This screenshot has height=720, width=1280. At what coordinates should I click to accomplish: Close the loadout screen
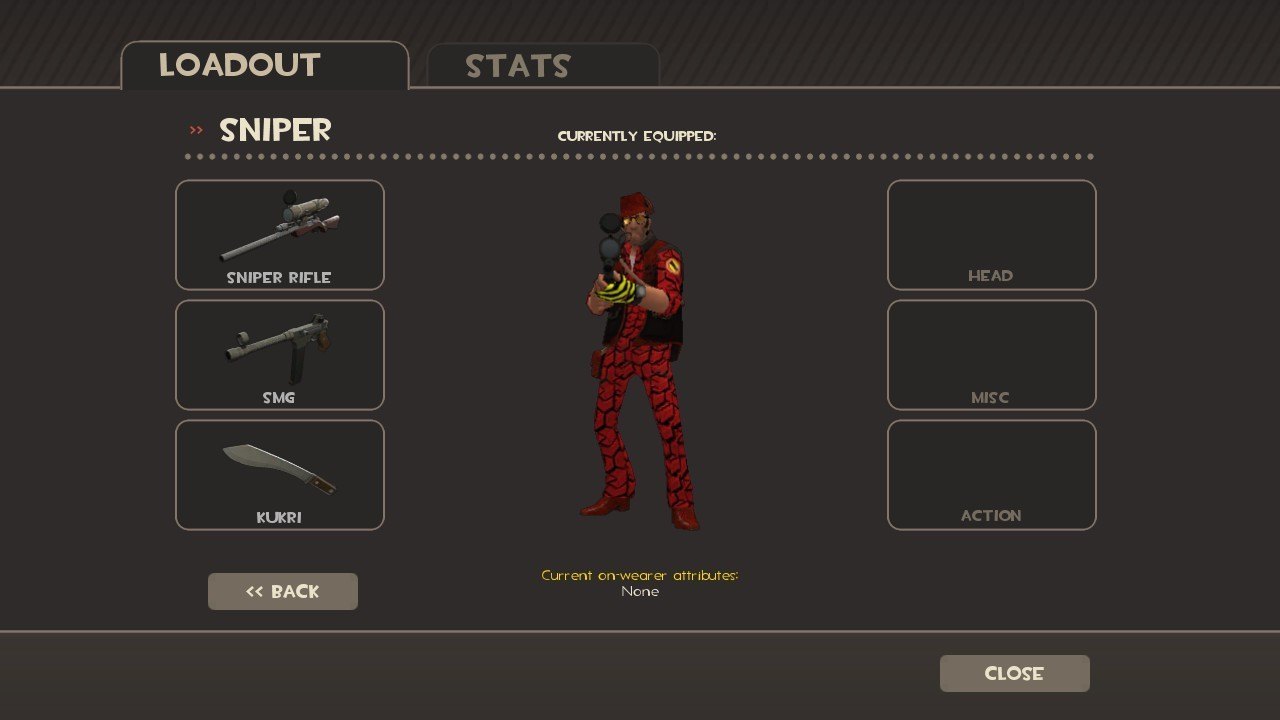[1014, 673]
